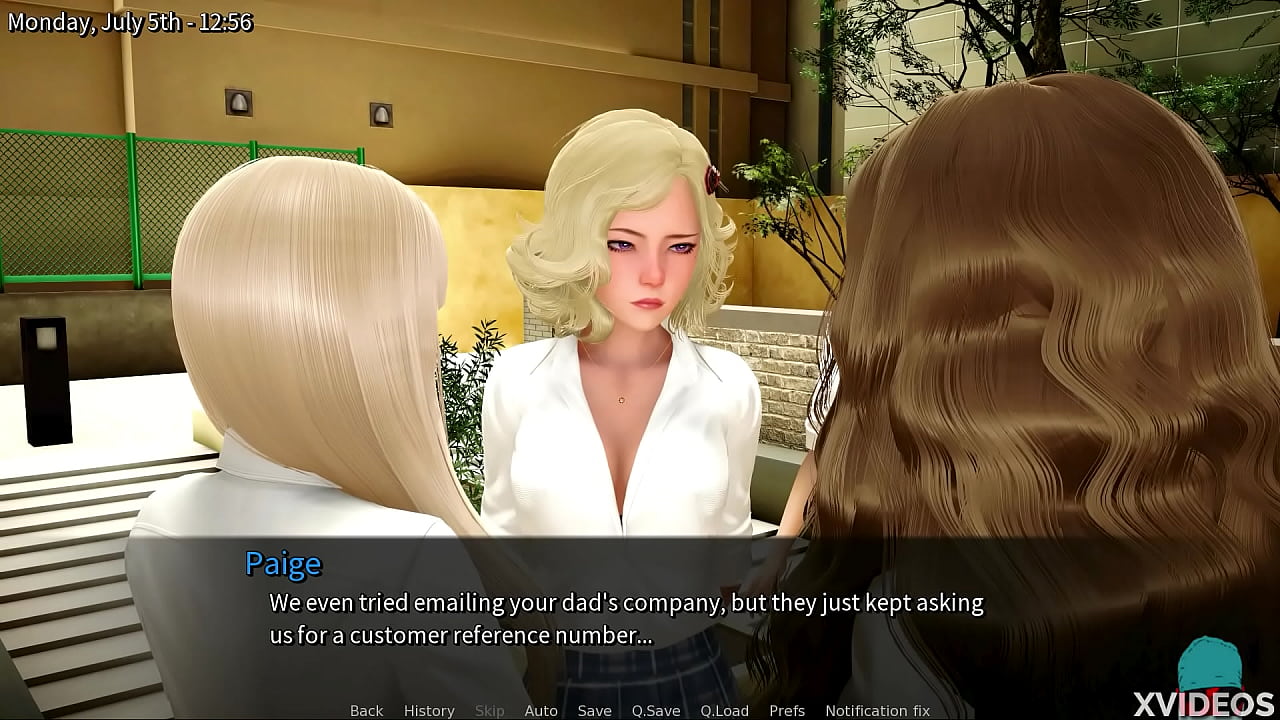This screenshot has height=720, width=1280.
Task: Open the Save screen
Action: (594, 710)
